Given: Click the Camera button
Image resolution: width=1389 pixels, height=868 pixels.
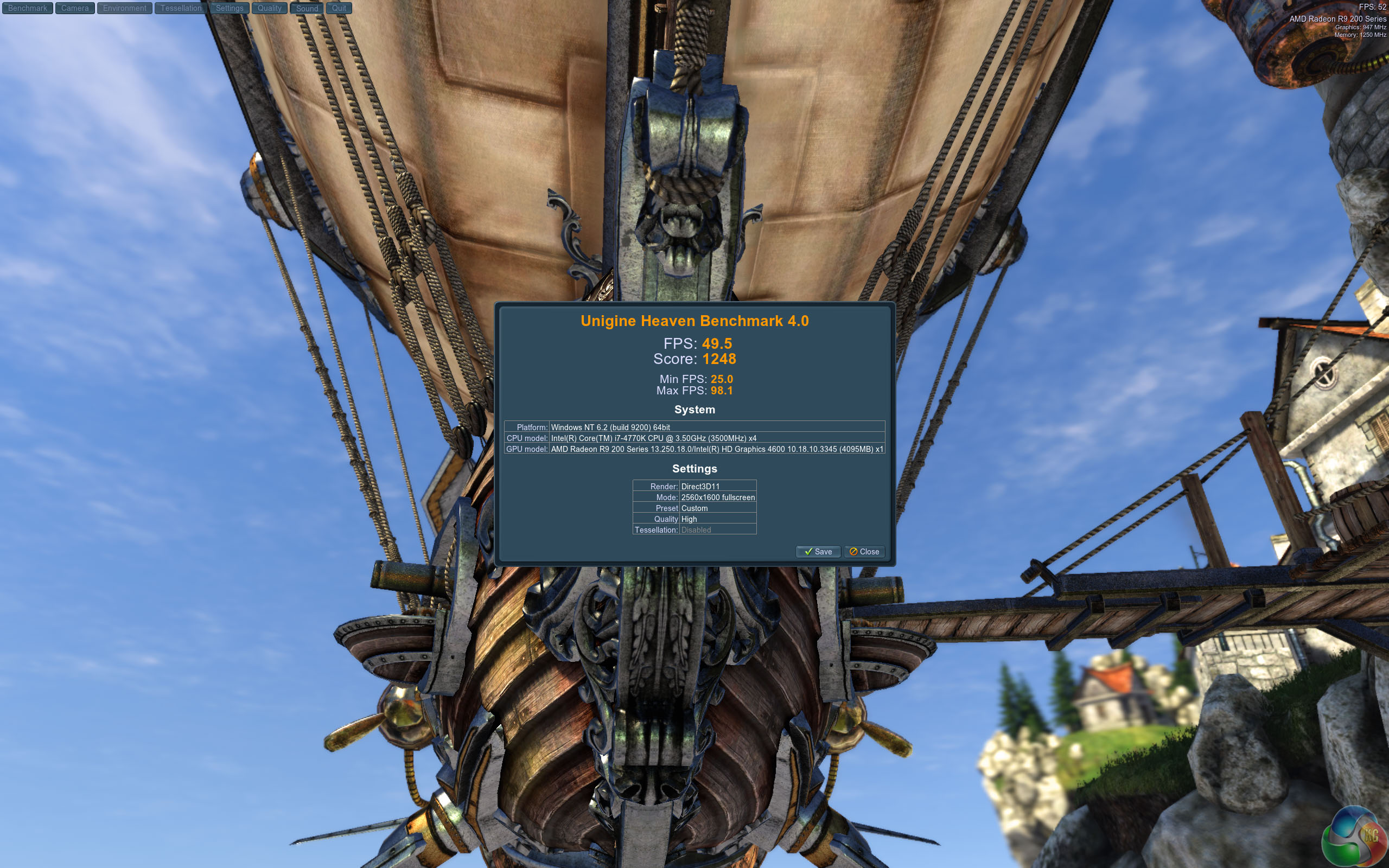Looking at the screenshot, I should [x=75, y=8].
